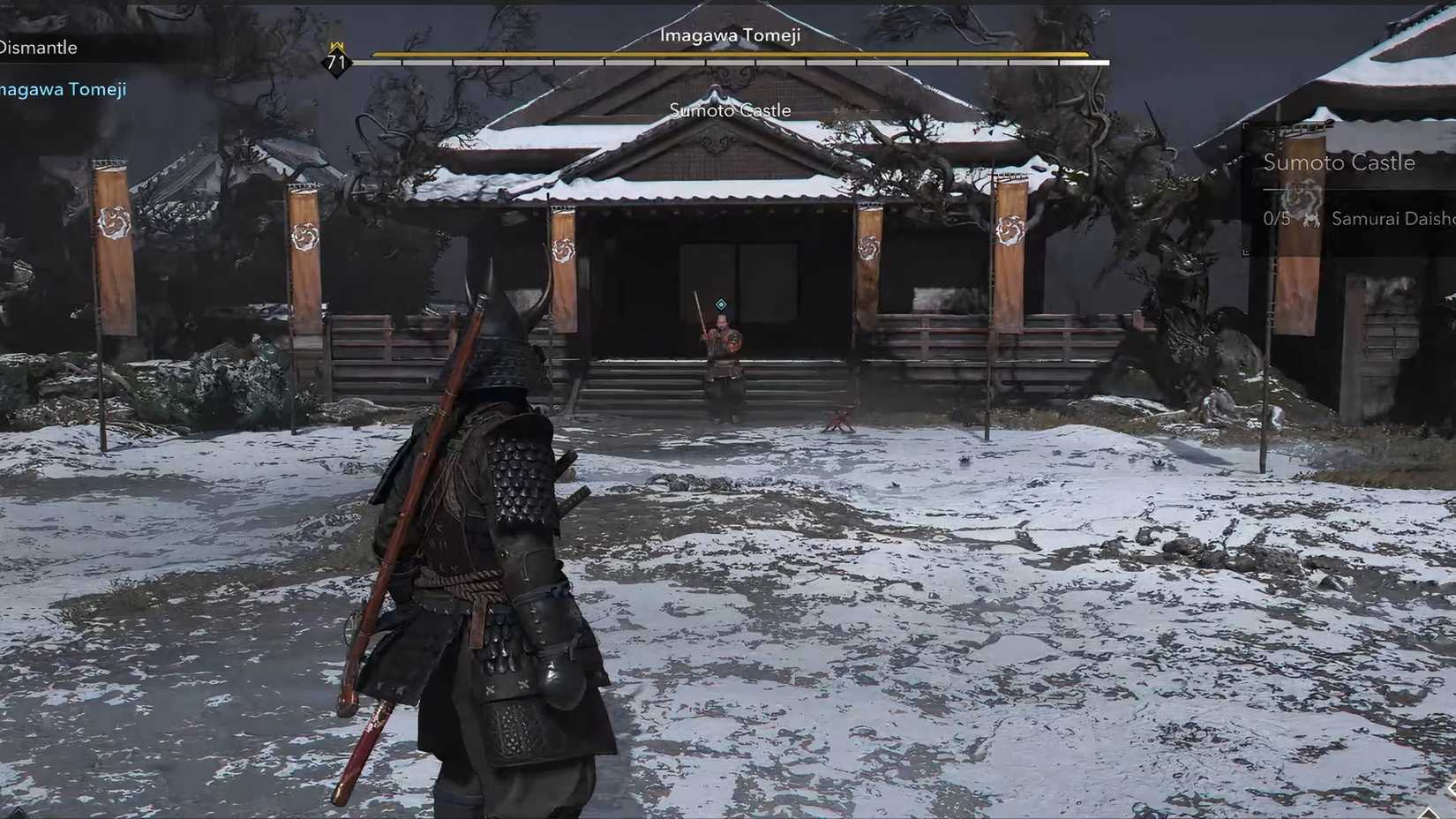1456x819 pixels.
Task: Select the level 71 rank badge icon
Action: point(335,62)
